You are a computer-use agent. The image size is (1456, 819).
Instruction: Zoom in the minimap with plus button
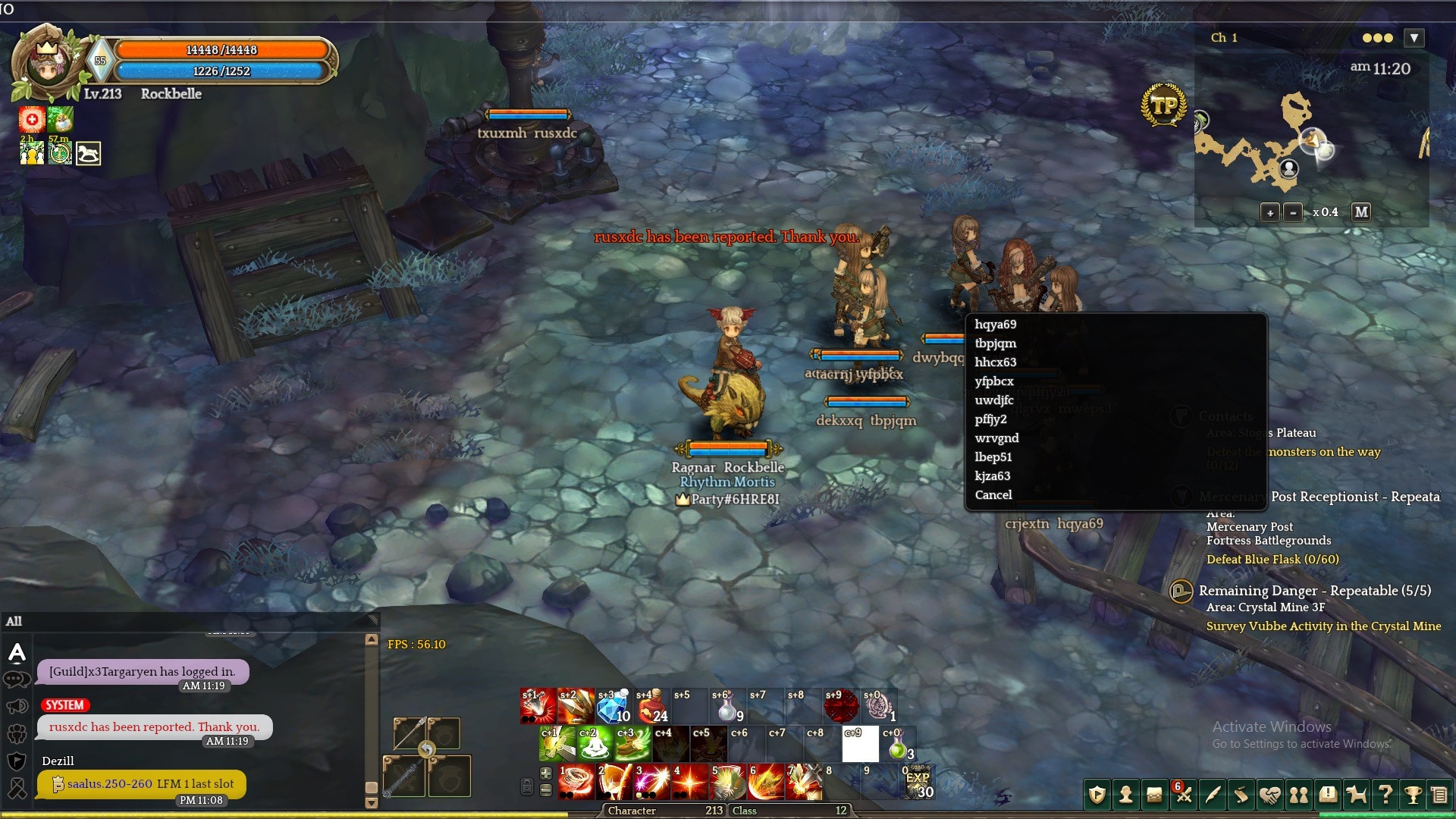tap(1269, 213)
